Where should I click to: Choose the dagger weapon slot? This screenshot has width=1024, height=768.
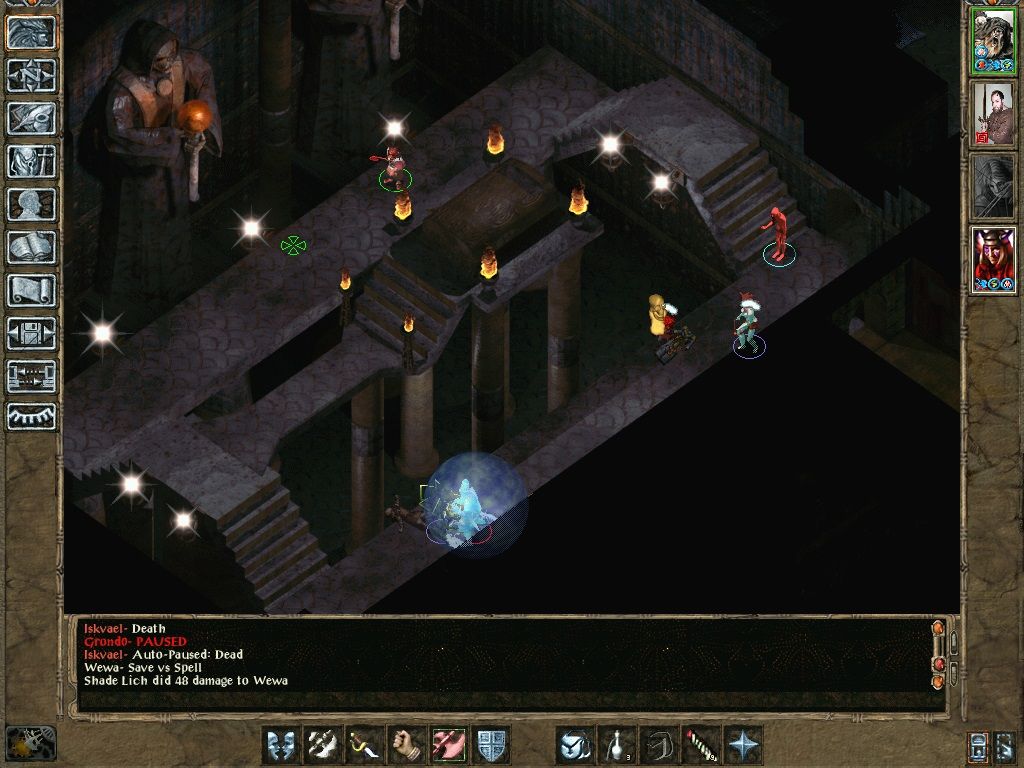tap(365, 745)
